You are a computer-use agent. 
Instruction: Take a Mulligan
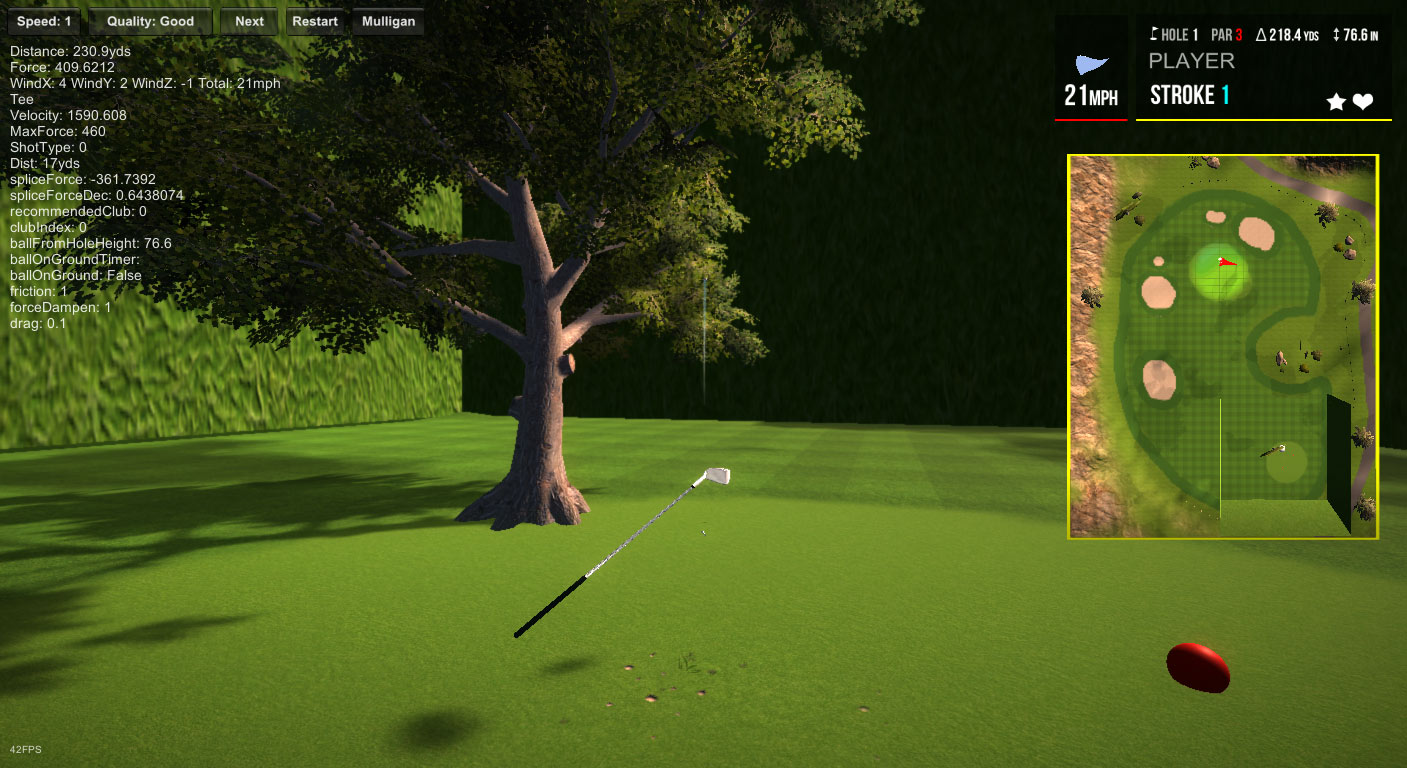tap(388, 22)
